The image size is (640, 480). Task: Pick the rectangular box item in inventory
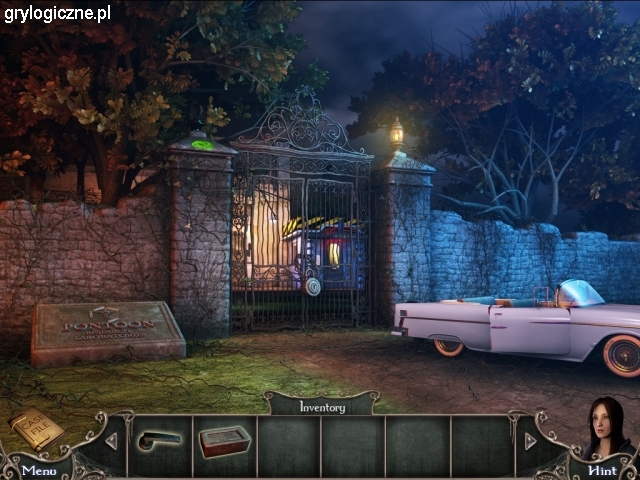224,441
